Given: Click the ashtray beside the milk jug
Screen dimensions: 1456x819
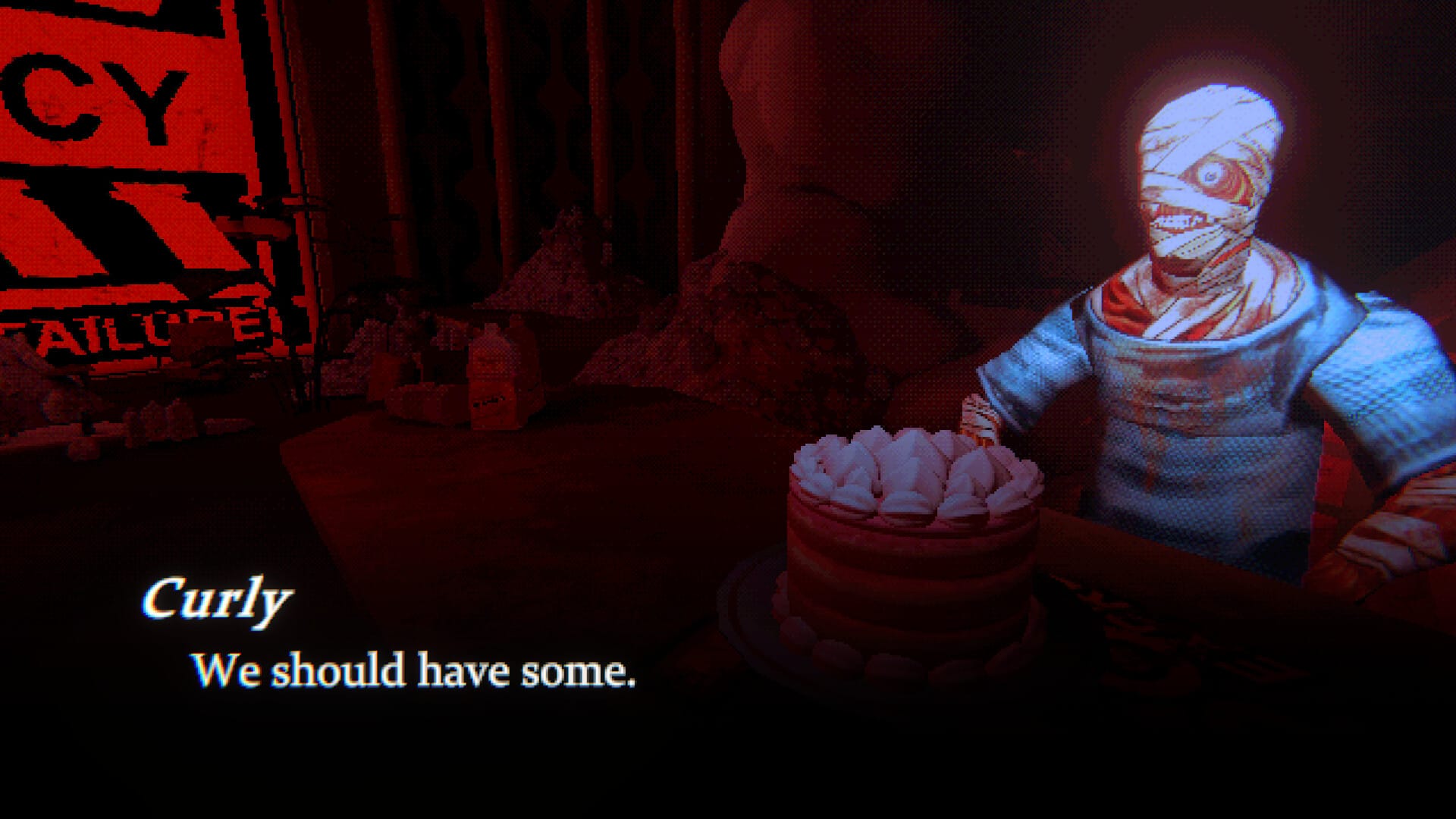Looking at the screenshot, I should tap(413, 398).
